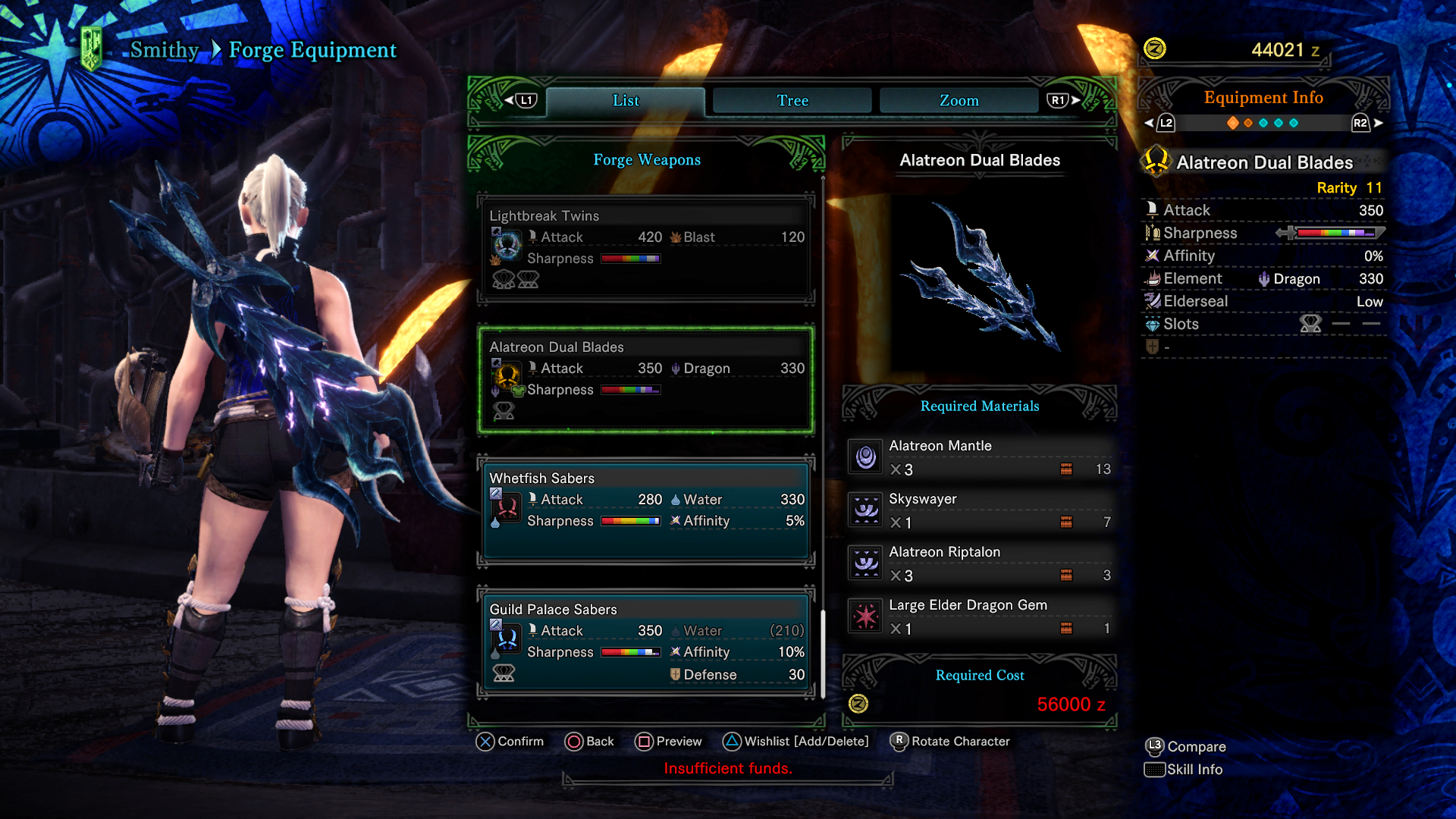1456x819 pixels.
Task: Click the Alatreon Riptalon material row
Action: pos(980,563)
